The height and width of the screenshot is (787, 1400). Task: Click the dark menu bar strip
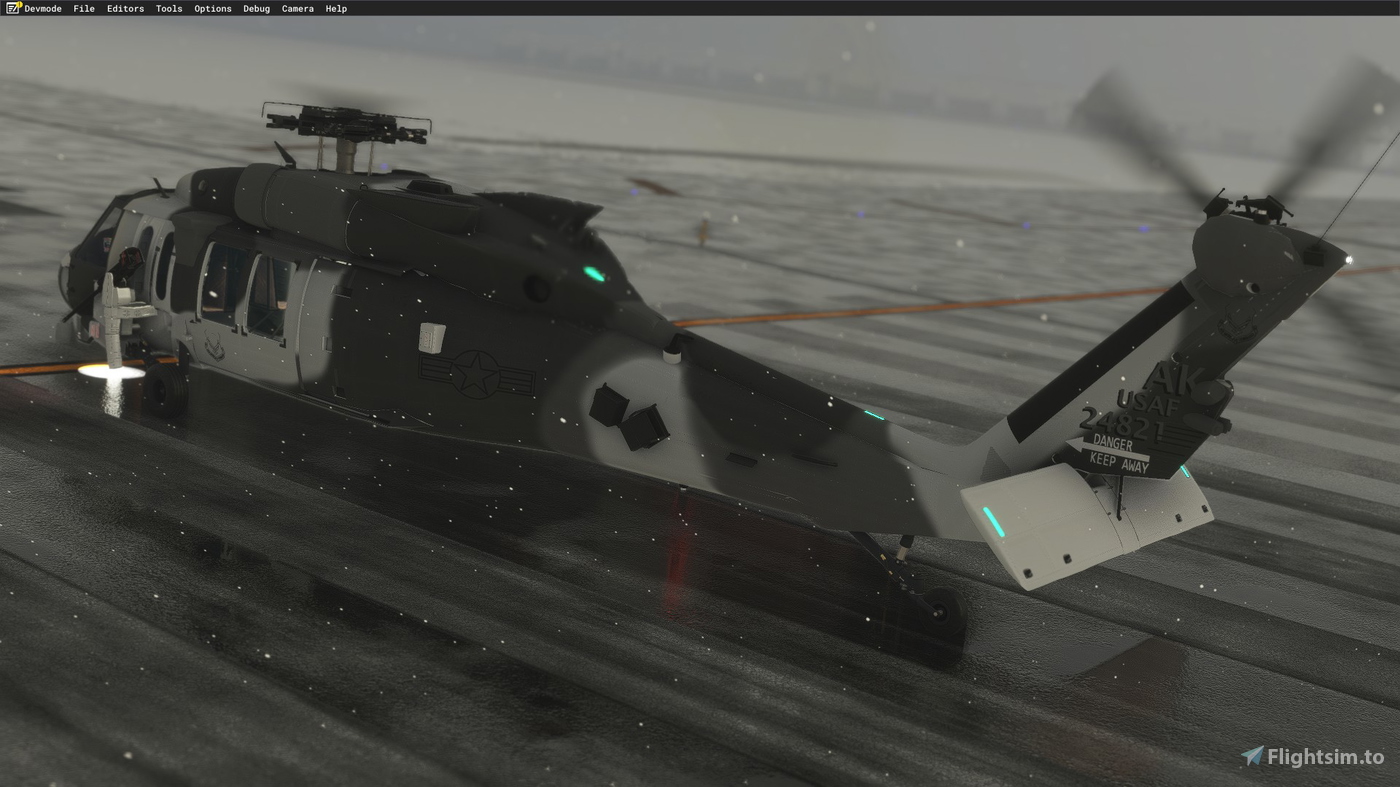(700, 8)
